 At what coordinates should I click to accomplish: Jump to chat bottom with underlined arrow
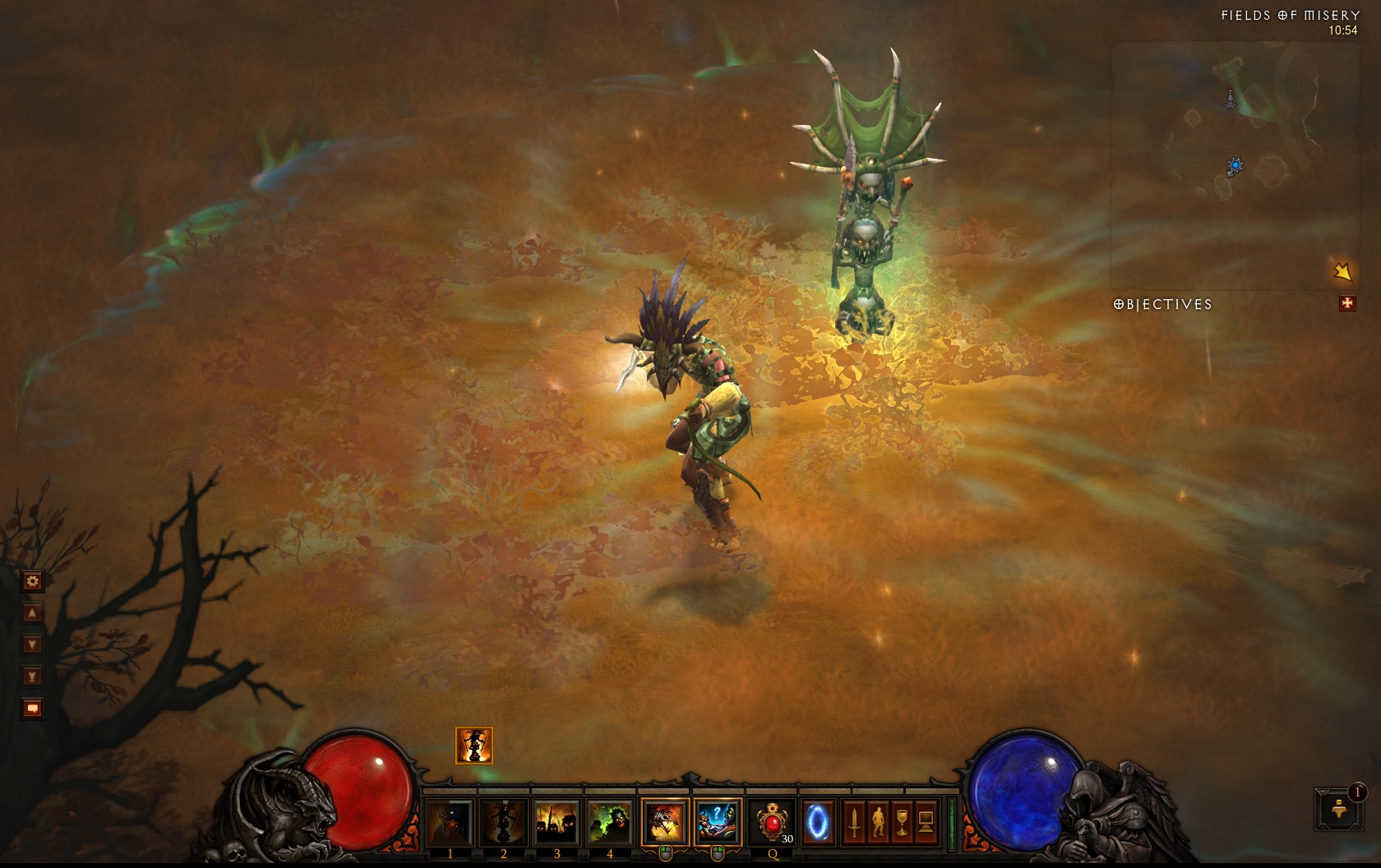click(x=32, y=676)
